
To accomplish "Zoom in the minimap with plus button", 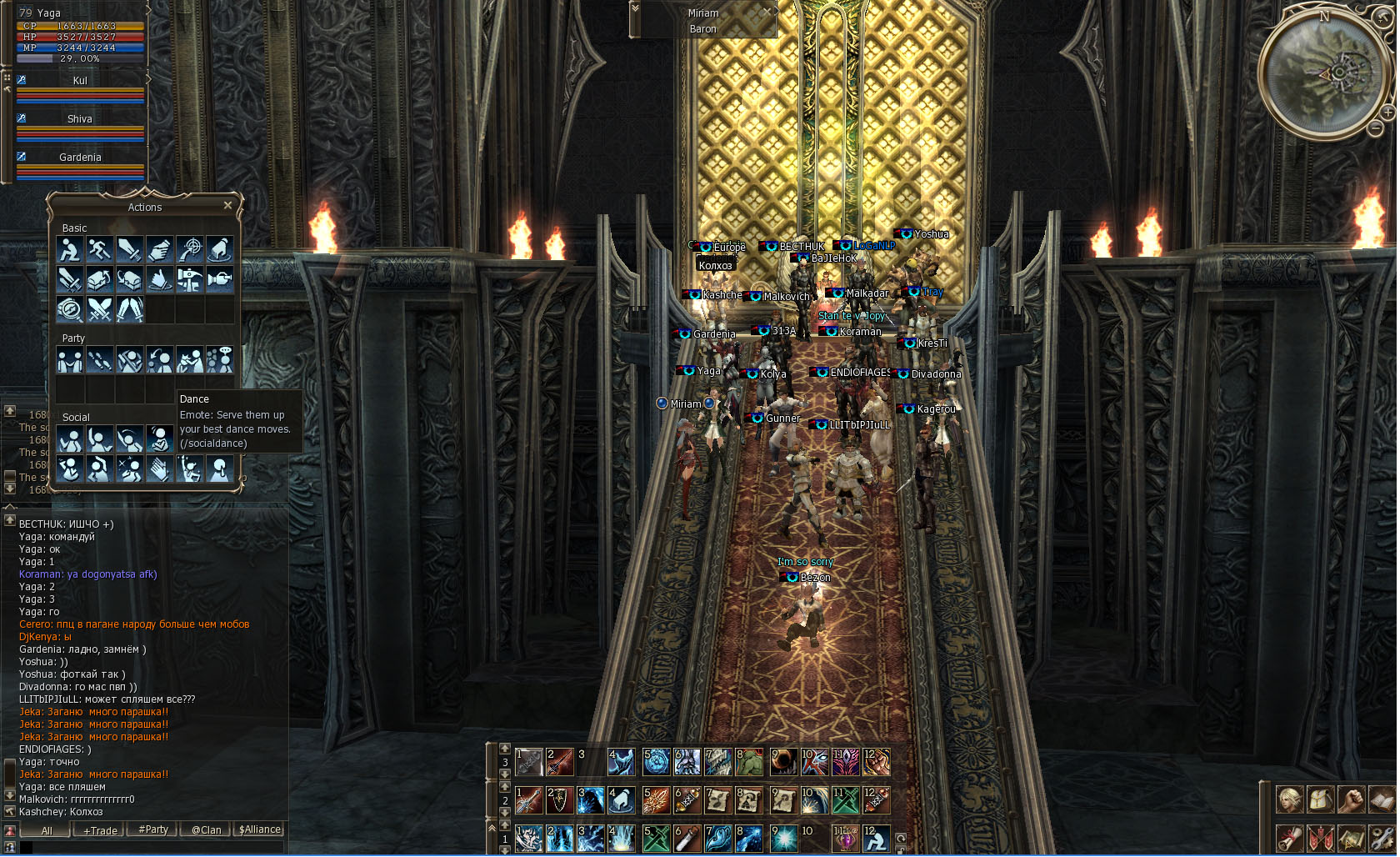I will [x=1388, y=112].
